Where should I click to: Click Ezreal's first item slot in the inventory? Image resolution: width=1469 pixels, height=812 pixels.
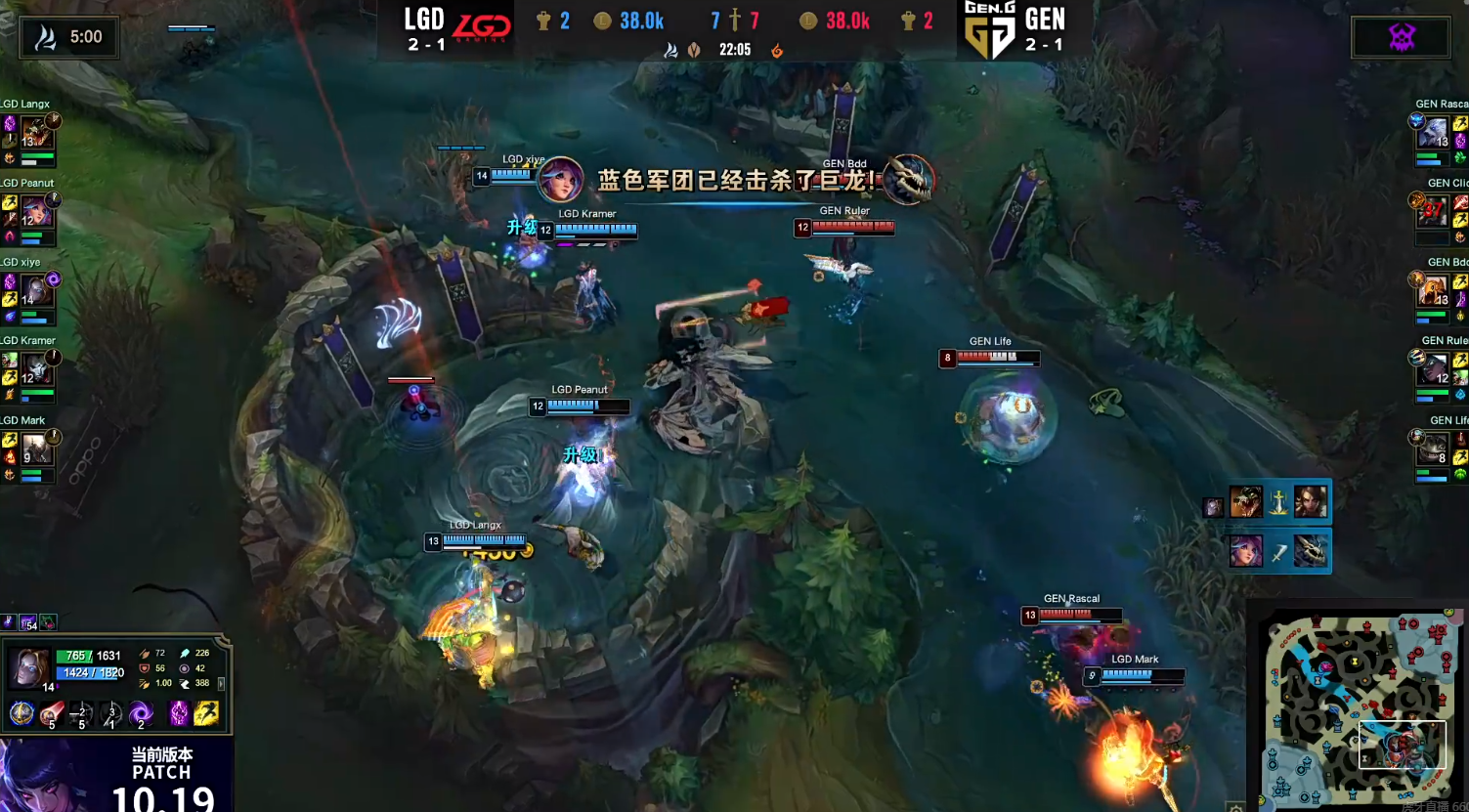click(x=22, y=714)
